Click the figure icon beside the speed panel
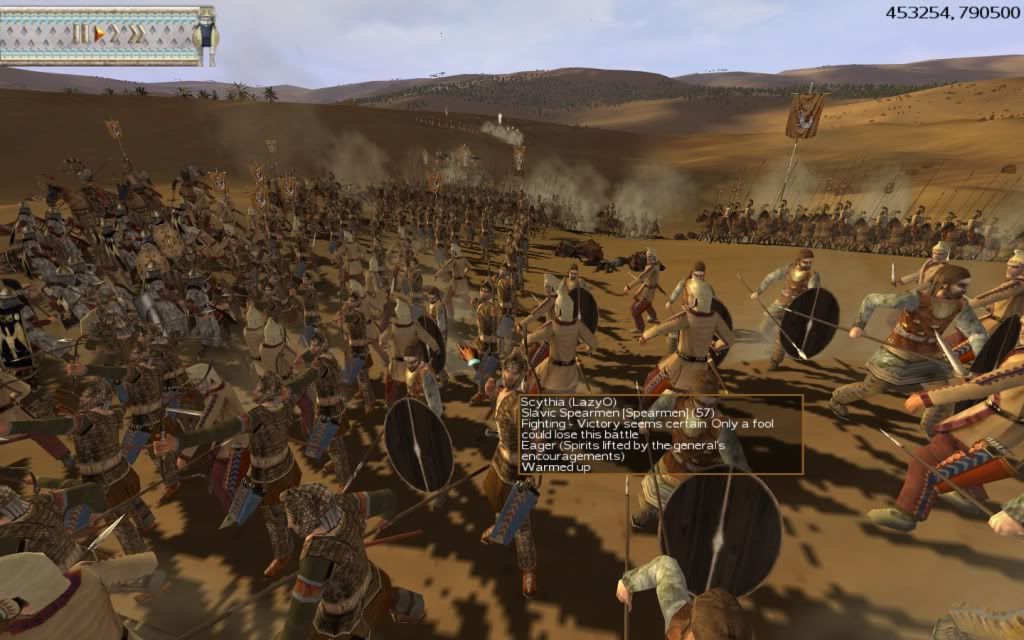 (205, 34)
